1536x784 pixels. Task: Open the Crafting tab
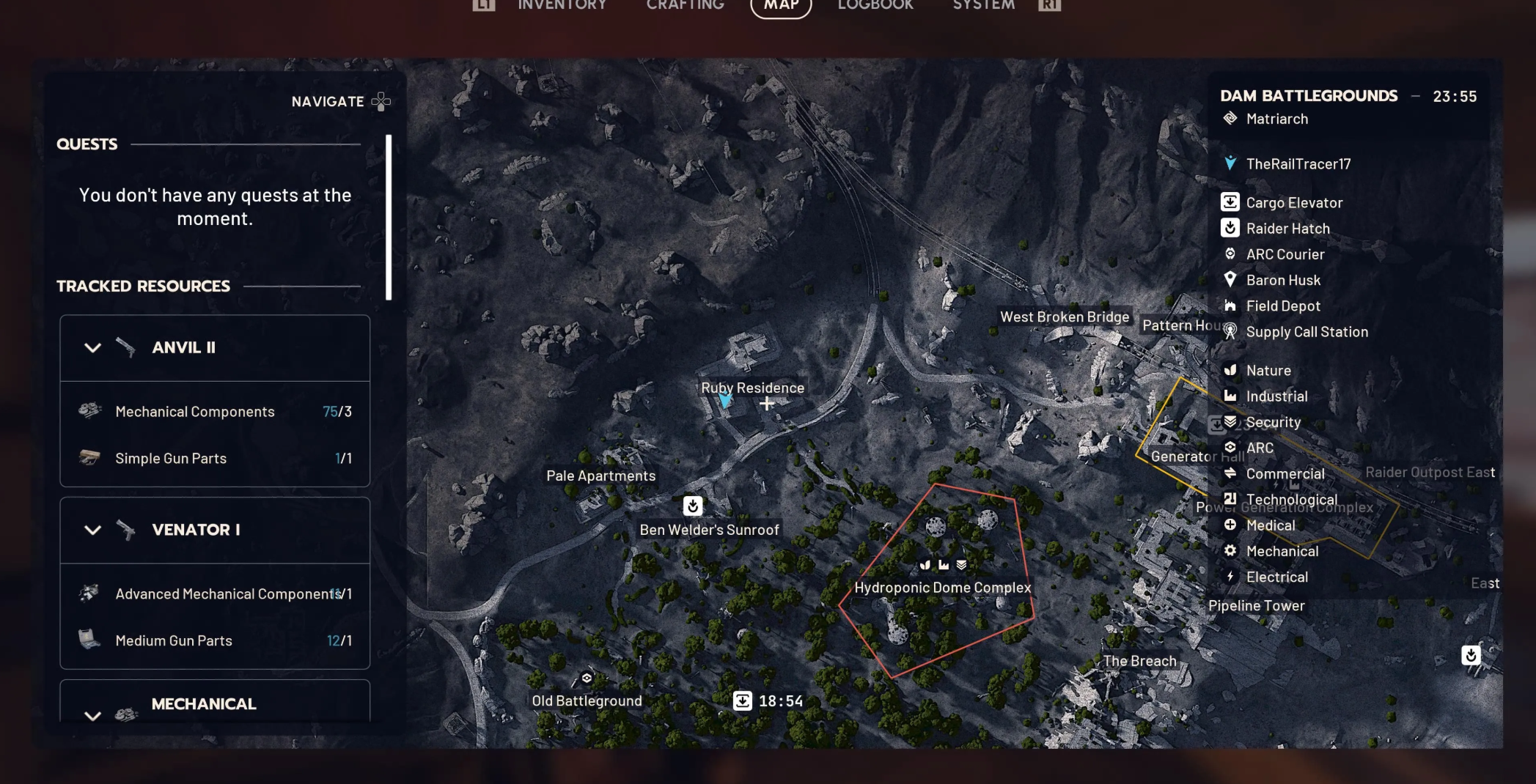tap(685, 5)
